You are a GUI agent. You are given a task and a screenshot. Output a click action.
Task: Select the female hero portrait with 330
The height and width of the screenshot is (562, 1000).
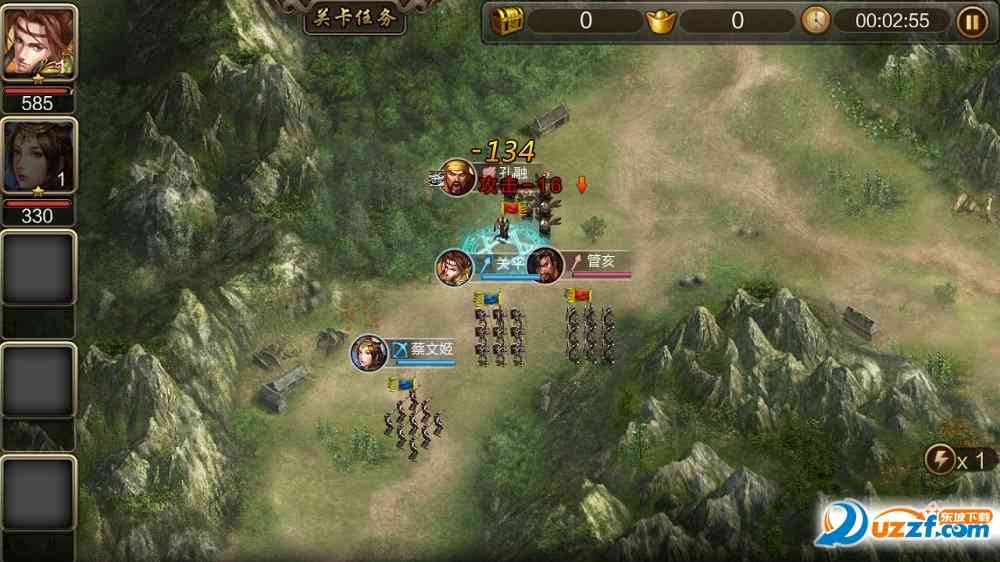(39, 156)
